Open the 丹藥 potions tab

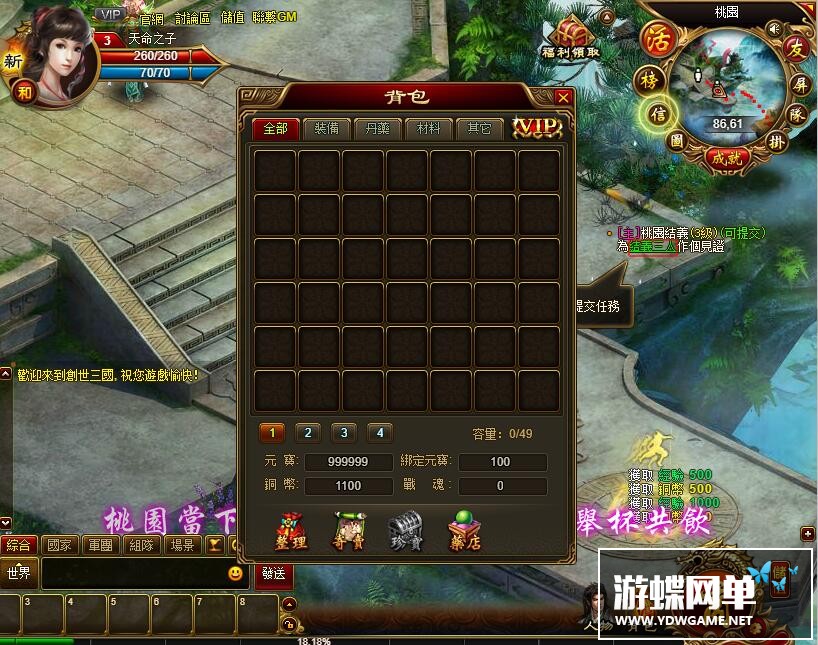coord(378,129)
